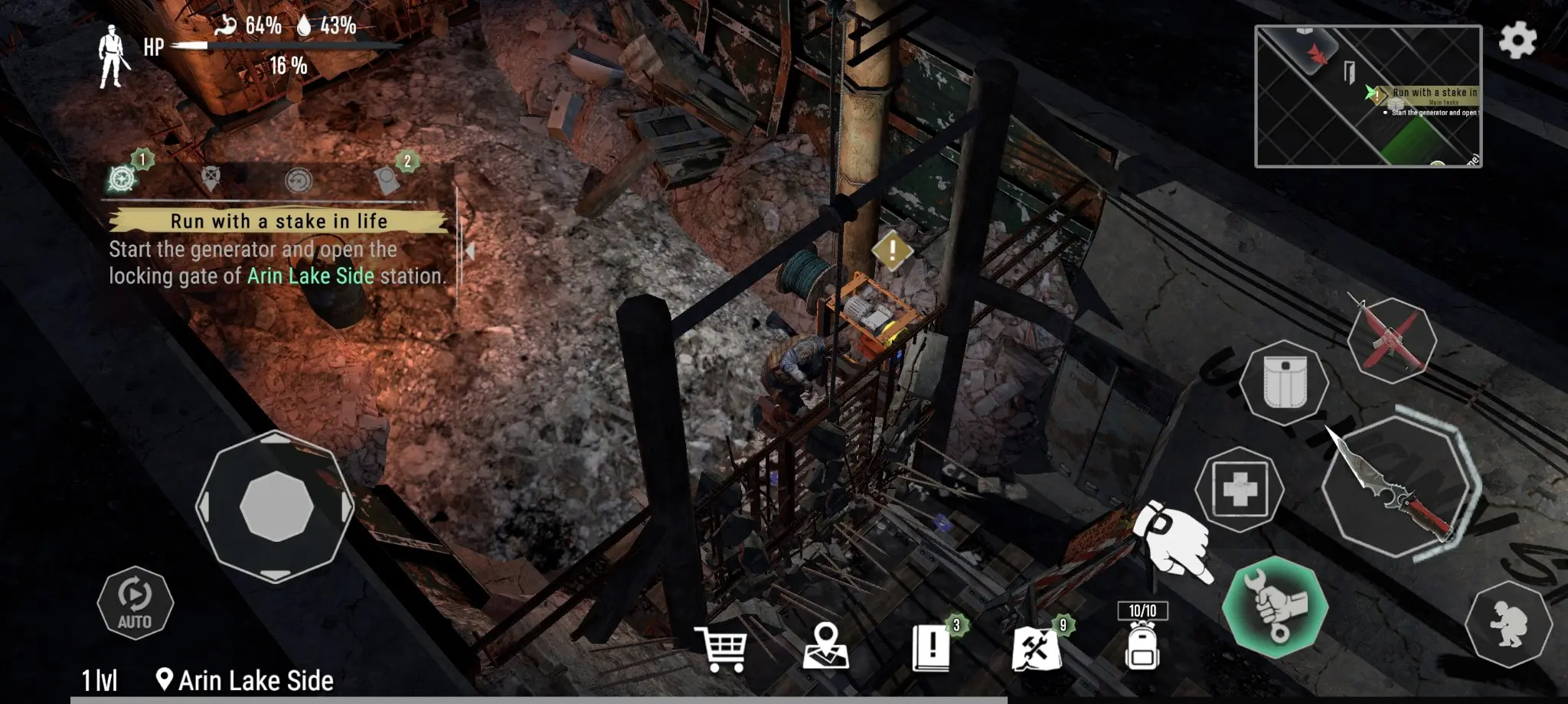Switch to the tab with badge 2
Viewport: 1568px width, 704px height.
[x=387, y=179]
